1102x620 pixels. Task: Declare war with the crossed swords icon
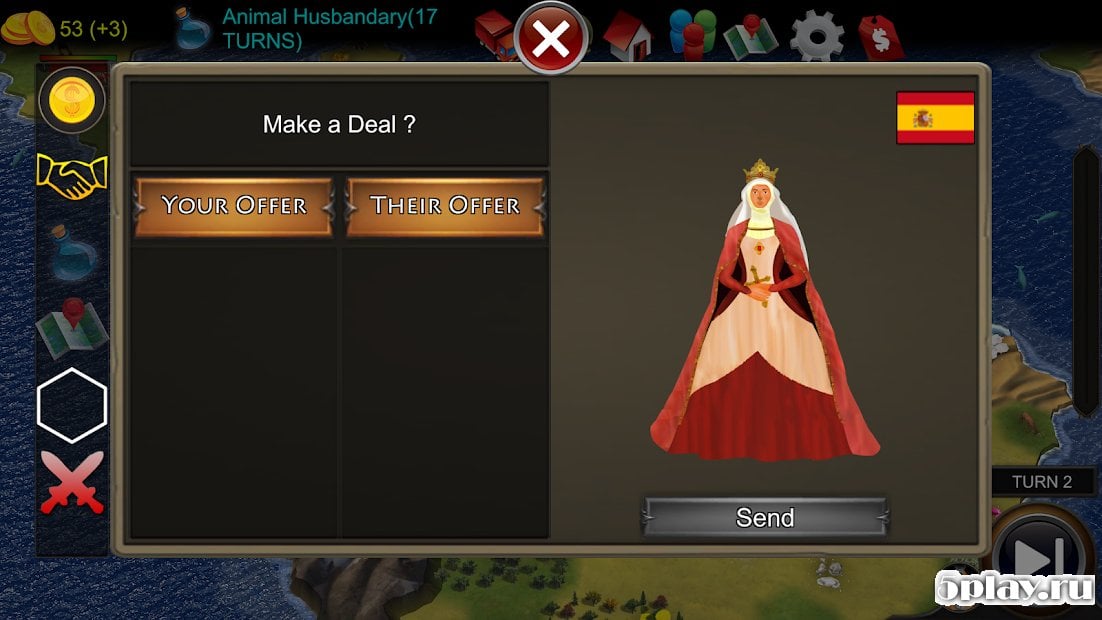(72, 482)
